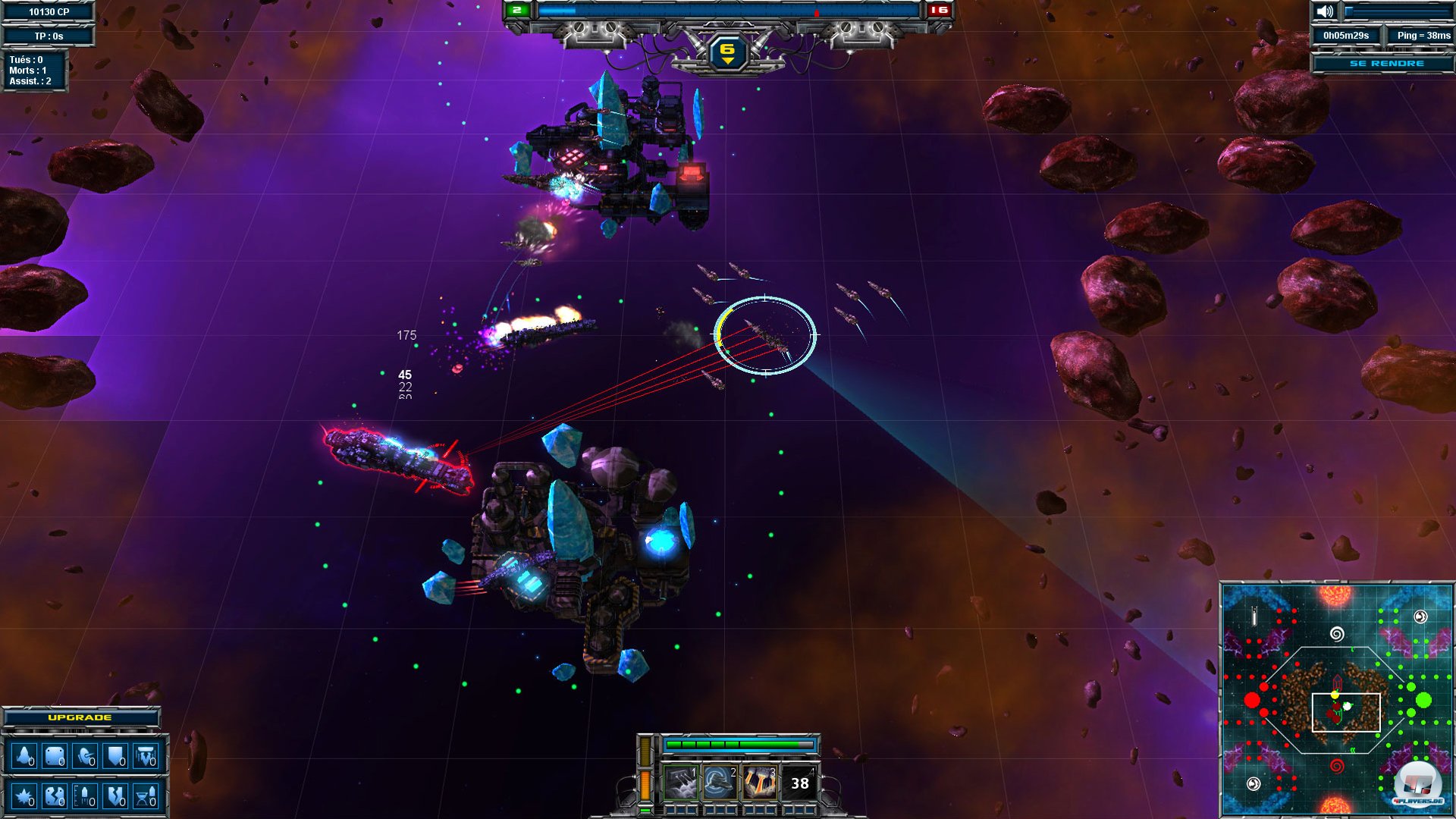
Task: Buy the cracked shield upgrade
Action: (115, 796)
